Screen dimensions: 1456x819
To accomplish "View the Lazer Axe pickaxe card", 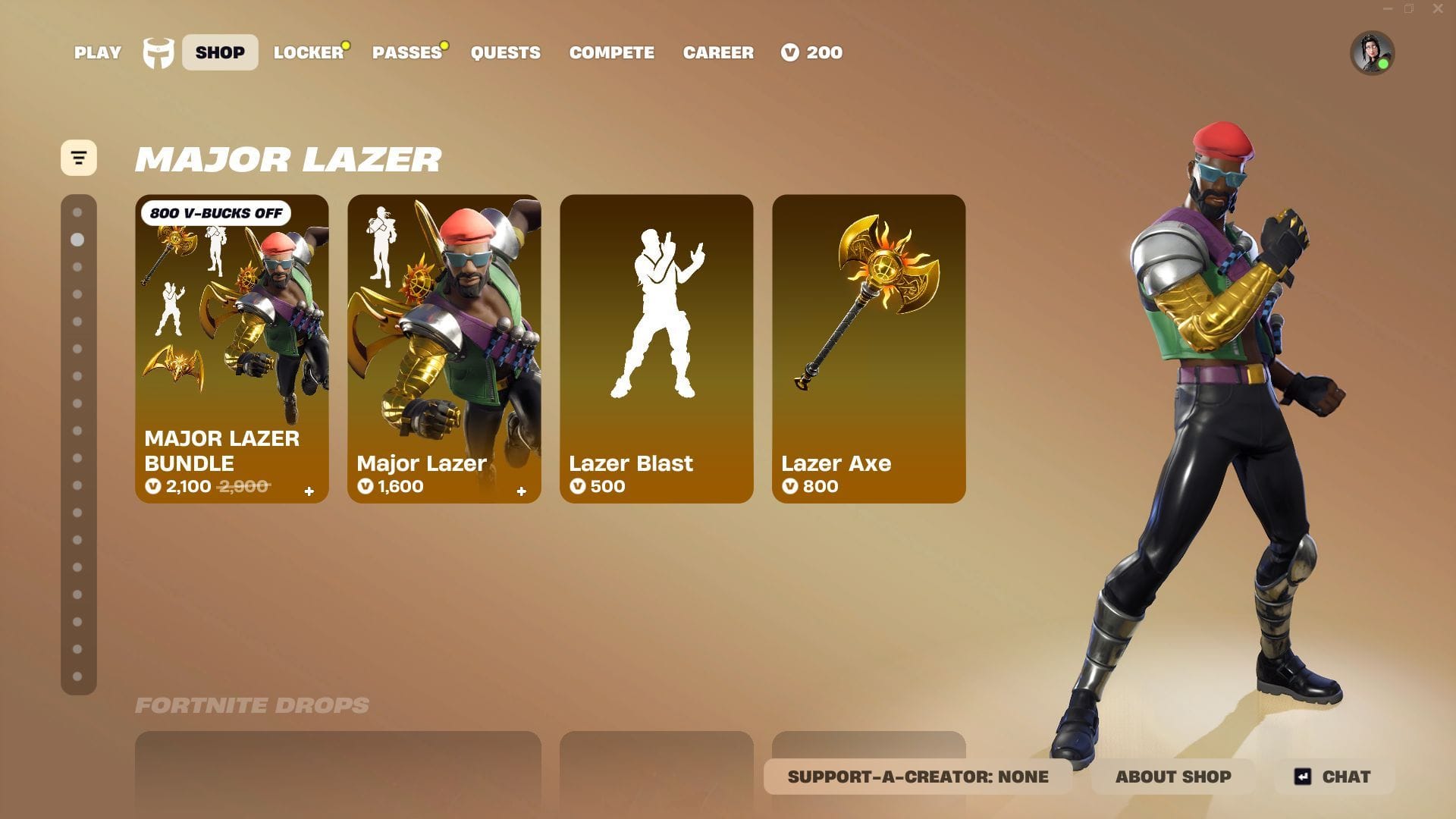I will [869, 349].
